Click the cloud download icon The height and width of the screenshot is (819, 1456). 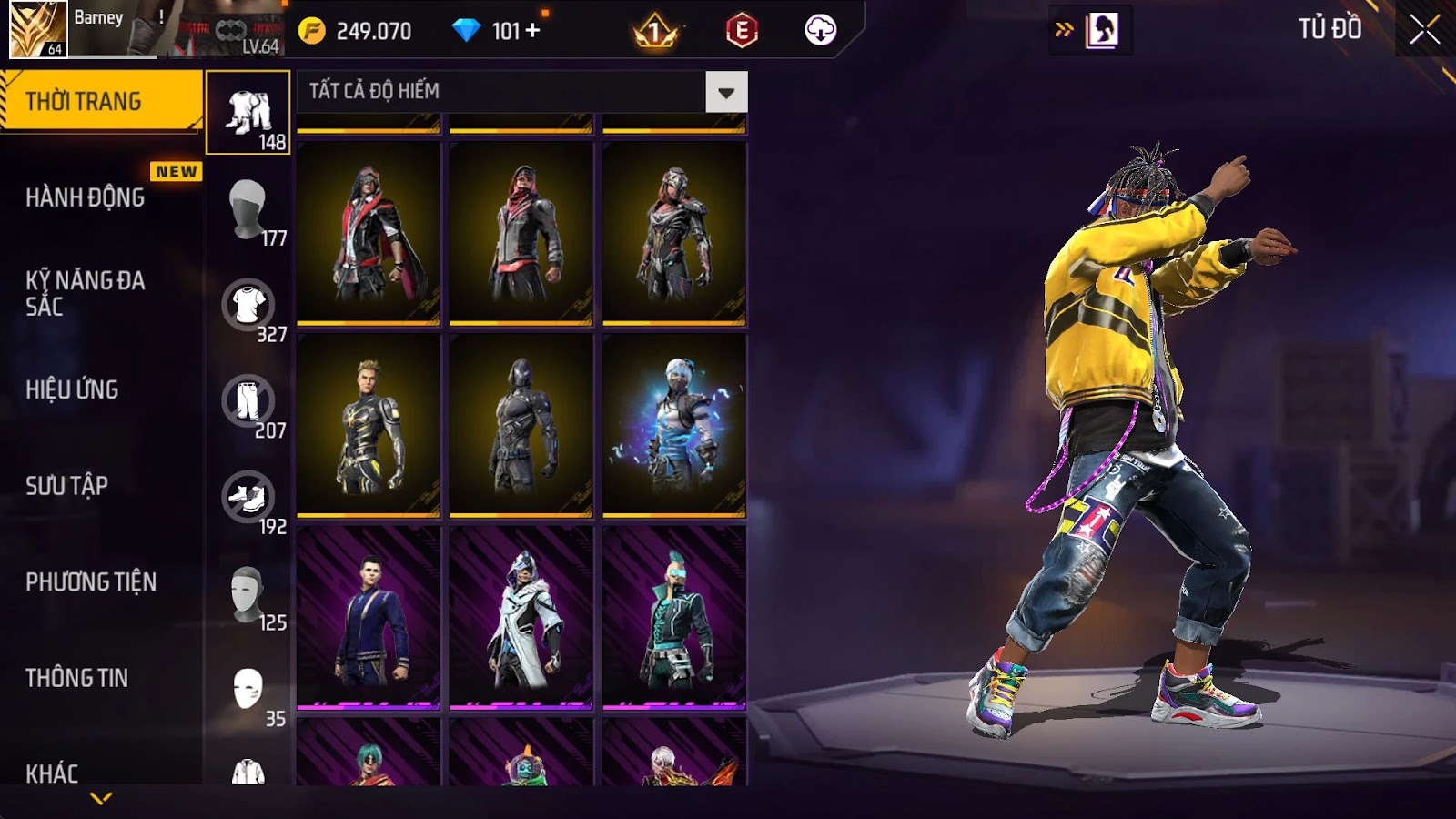(820, 31)
